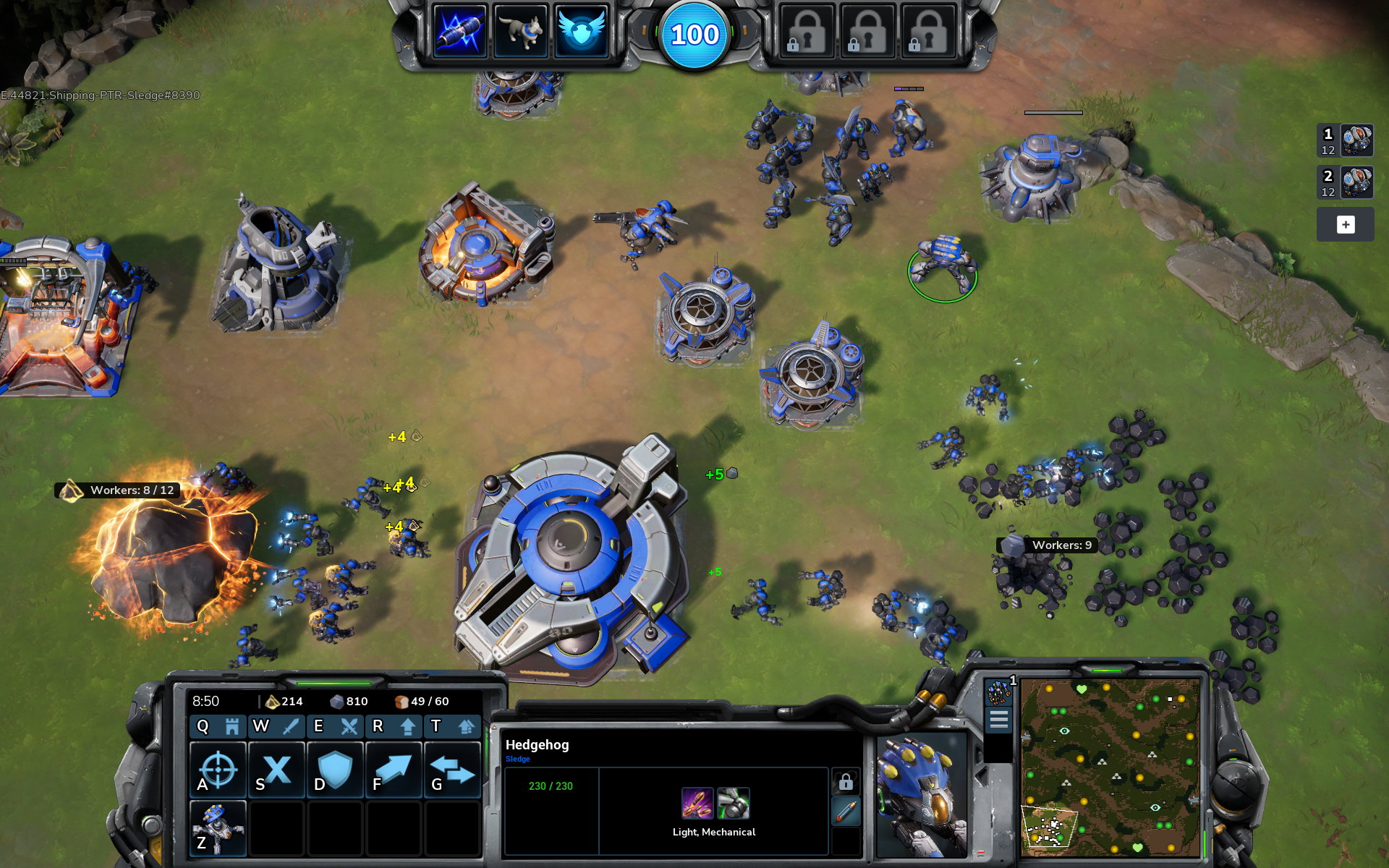Open the W single sword command tab
This screenshot has height=868, width=1389.
[276, 726]
